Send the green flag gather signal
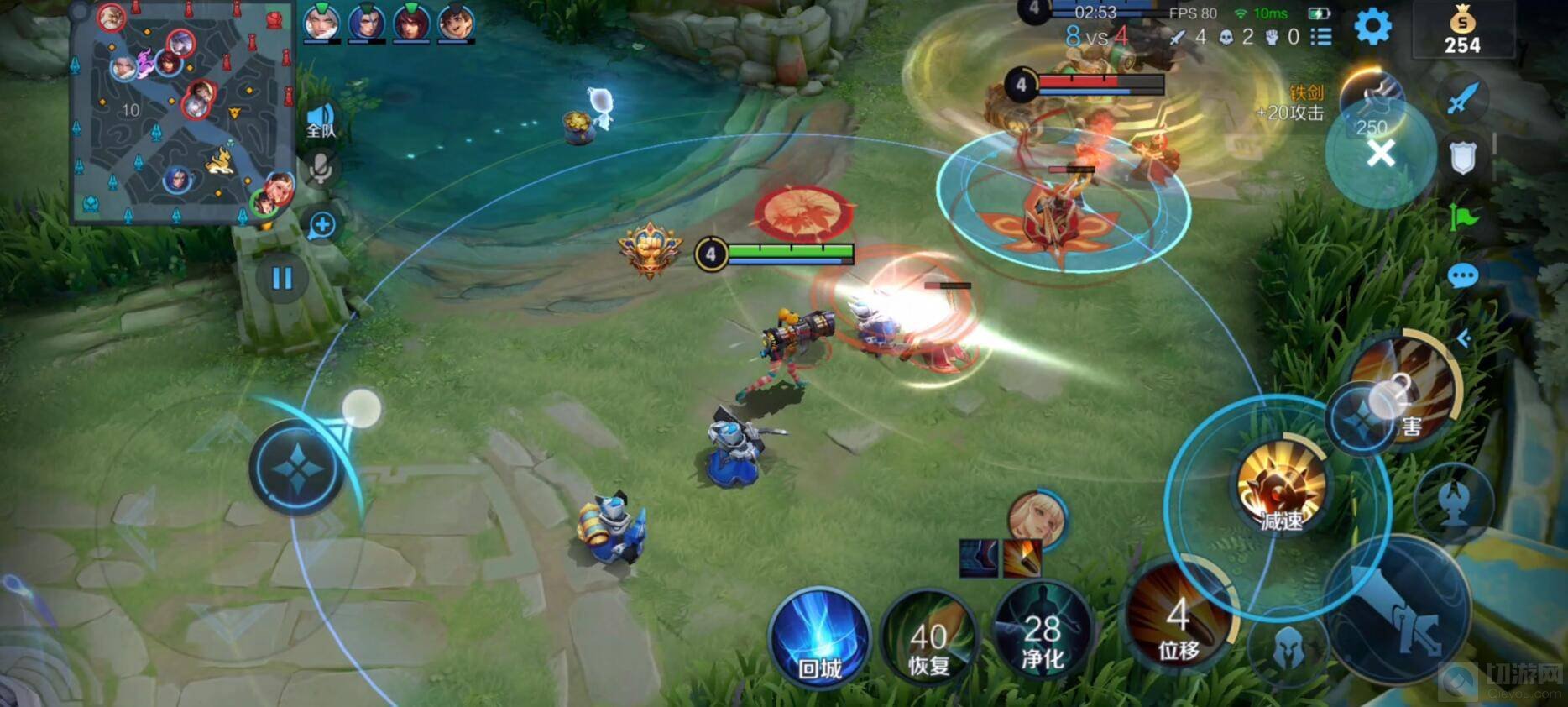The width and height of the screenshot is (1568, 707). click(x=1462, y=217)
